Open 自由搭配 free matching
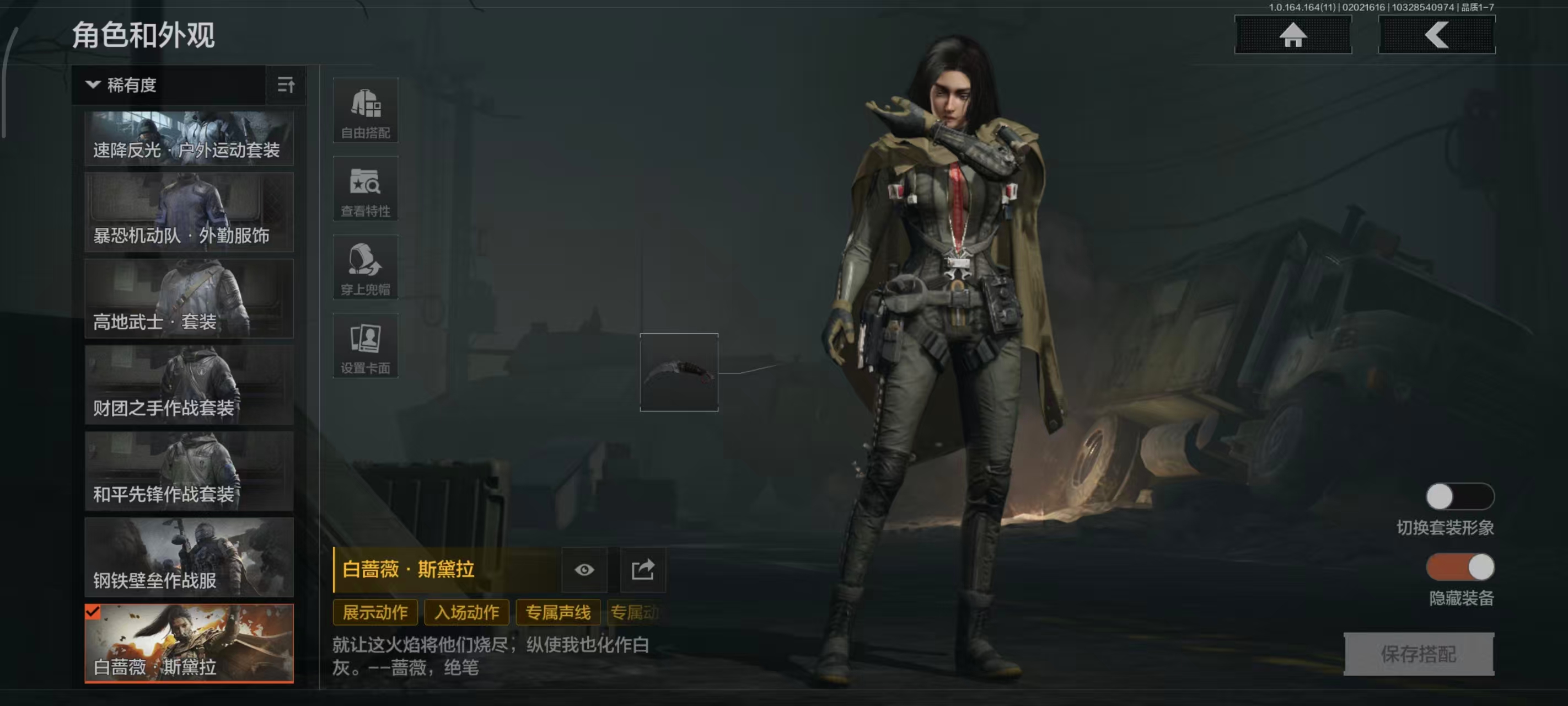The width and height of the screenshot is (1568, 706). [365, 110]
